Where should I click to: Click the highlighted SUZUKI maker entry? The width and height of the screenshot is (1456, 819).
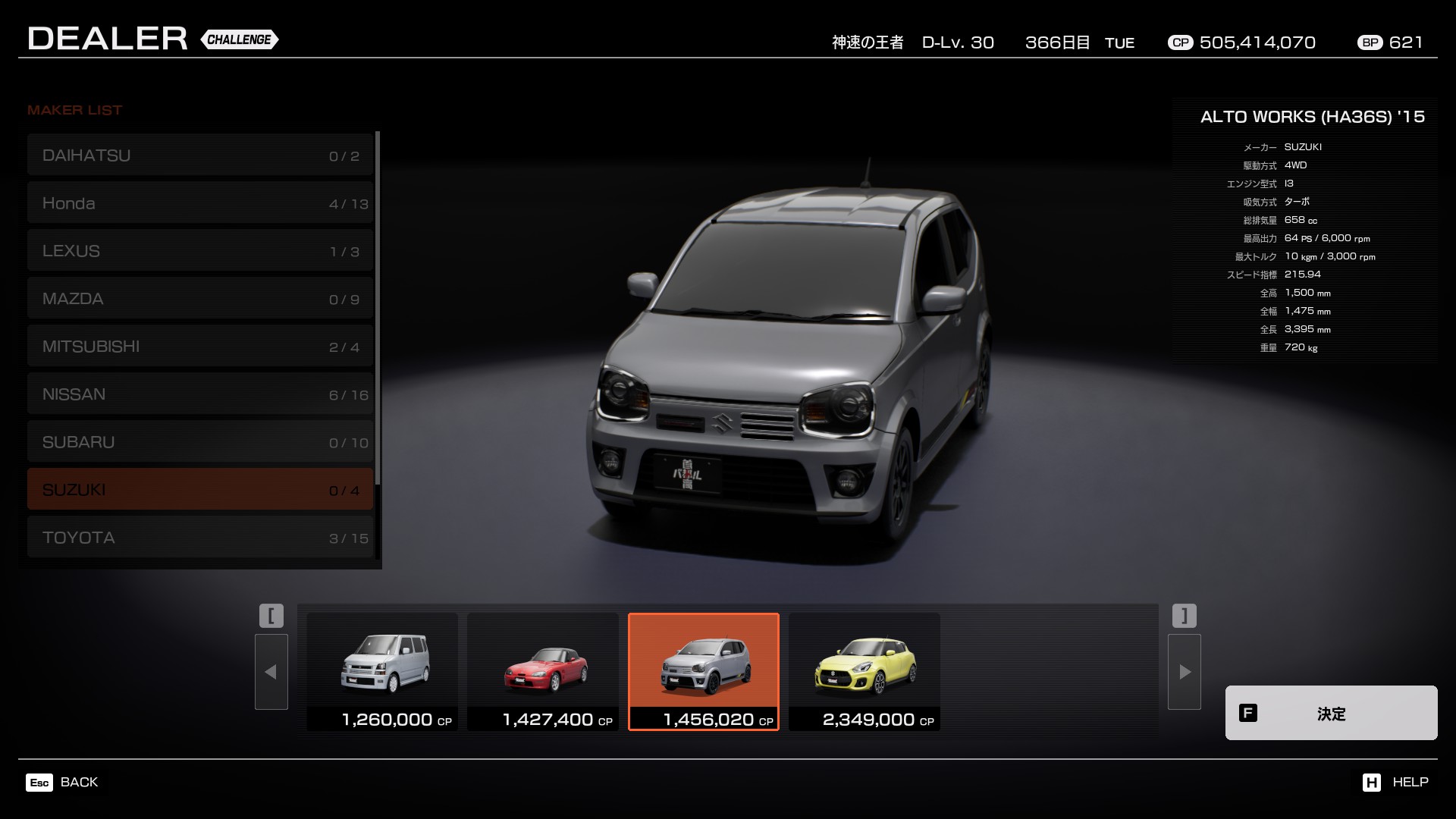pos(200,489)
